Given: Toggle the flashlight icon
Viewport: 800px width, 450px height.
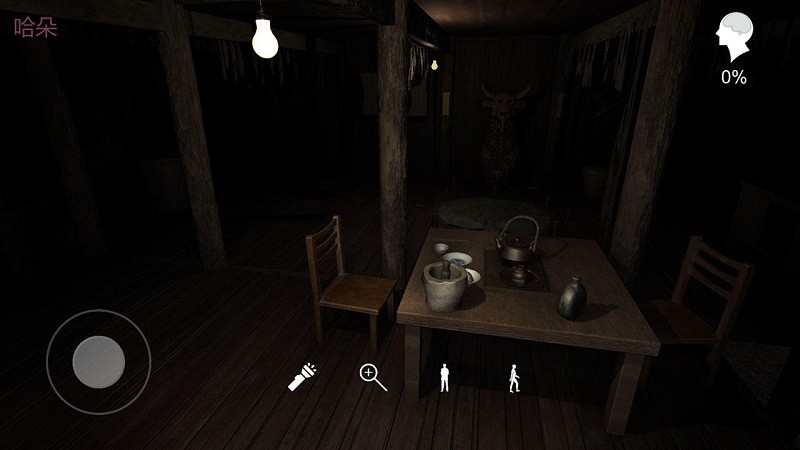Looking at the screenshot, I should click(302, 377).
